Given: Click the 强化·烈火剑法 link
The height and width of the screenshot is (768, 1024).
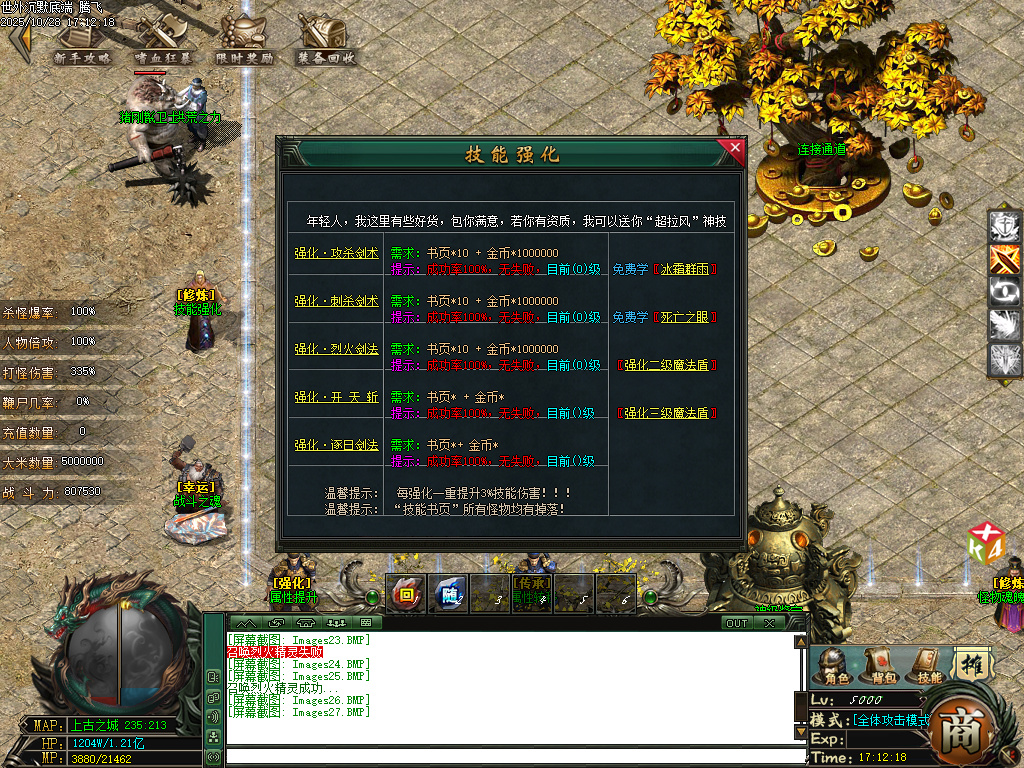Looking at the screenshot, I should [336, 349].
